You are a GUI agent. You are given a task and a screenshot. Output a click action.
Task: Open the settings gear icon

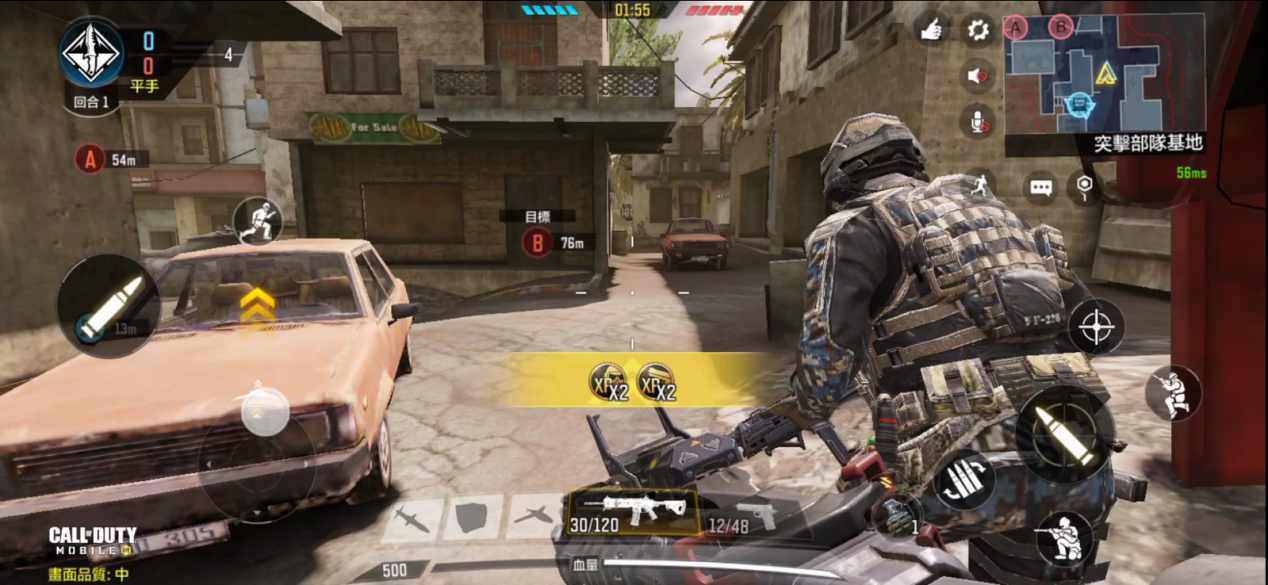[978, 30]
